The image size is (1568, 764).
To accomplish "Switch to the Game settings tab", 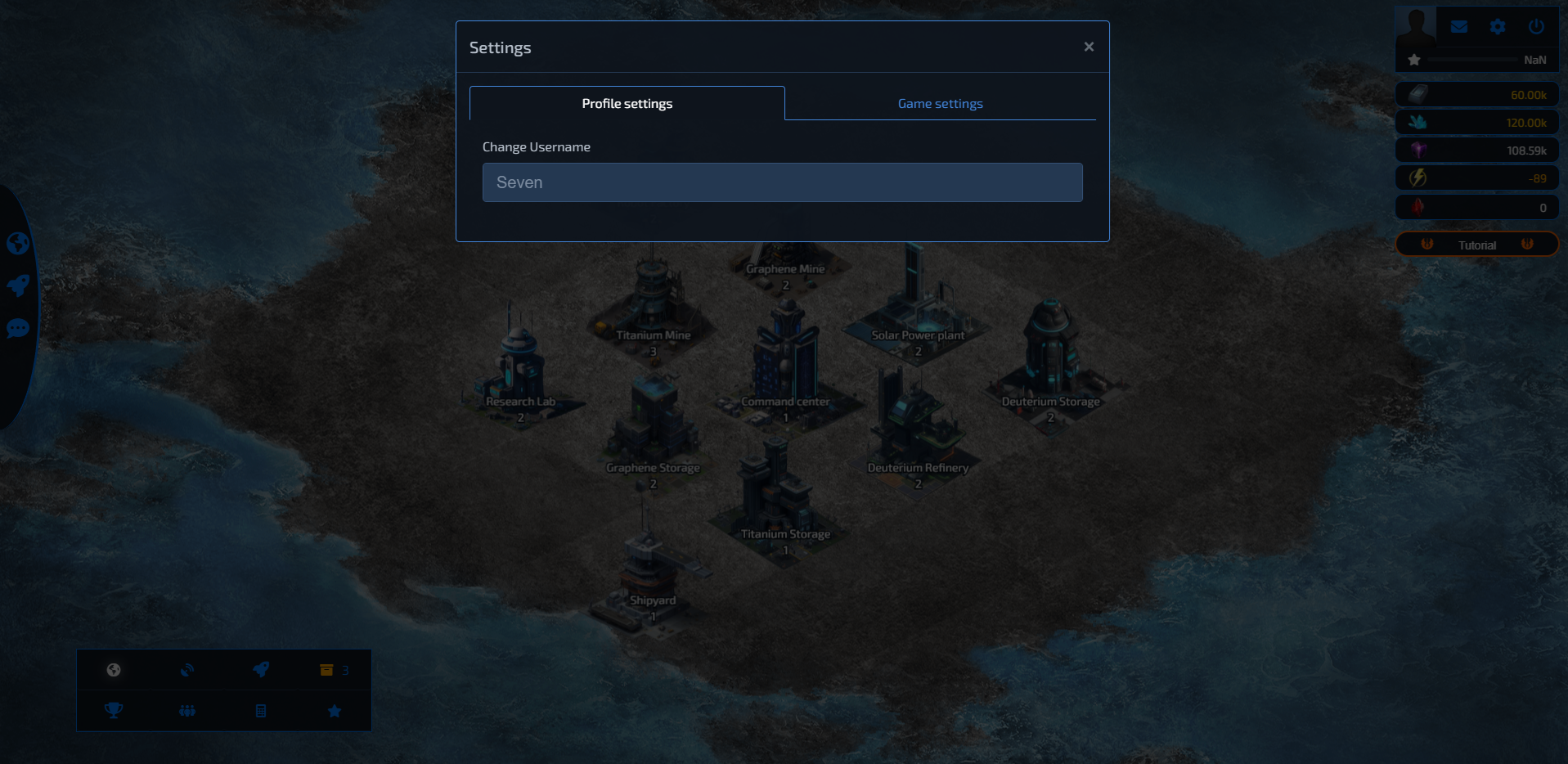I will pos(939,103).
